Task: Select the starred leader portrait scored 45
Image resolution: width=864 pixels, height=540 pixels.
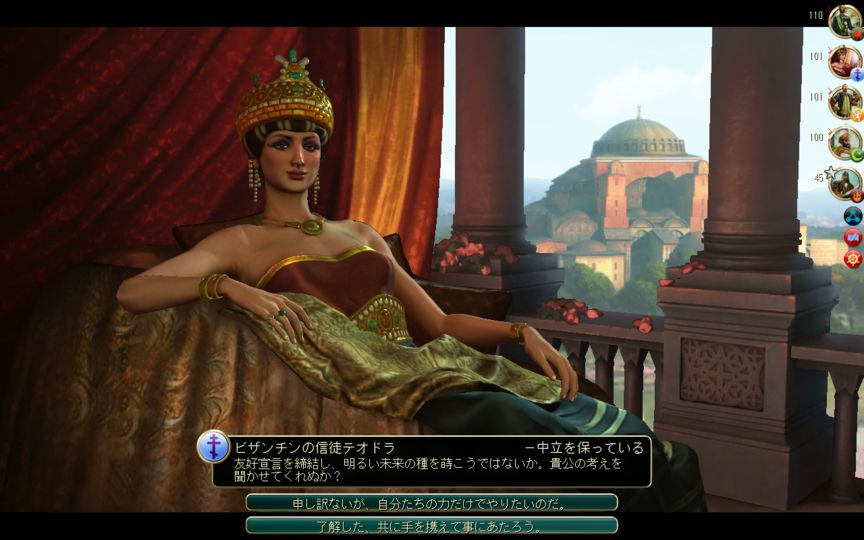Action: 845,182
